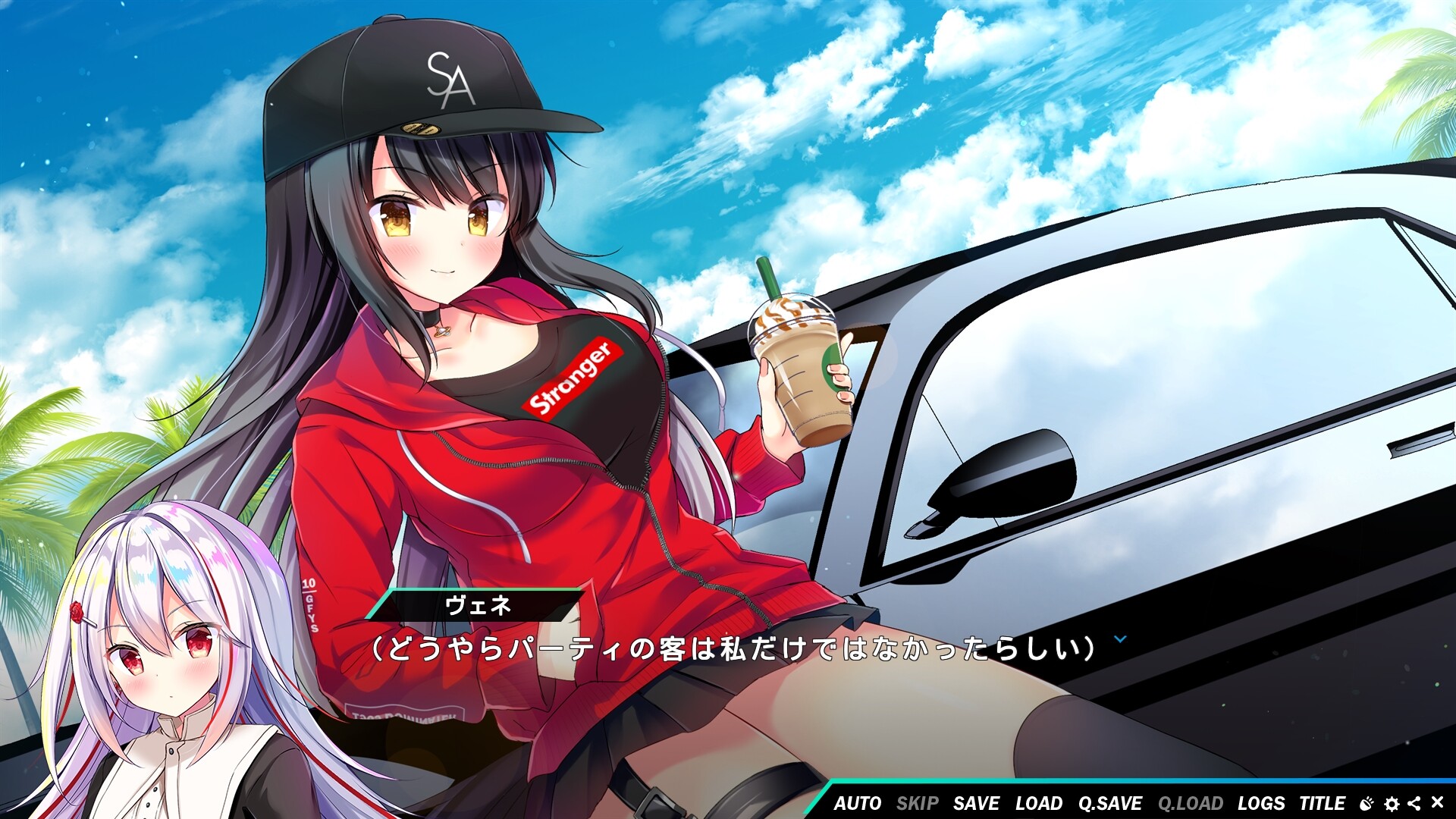Open the SAVE menu
The height and width of the screenshot is (819, 1456).
coord(976,803)
